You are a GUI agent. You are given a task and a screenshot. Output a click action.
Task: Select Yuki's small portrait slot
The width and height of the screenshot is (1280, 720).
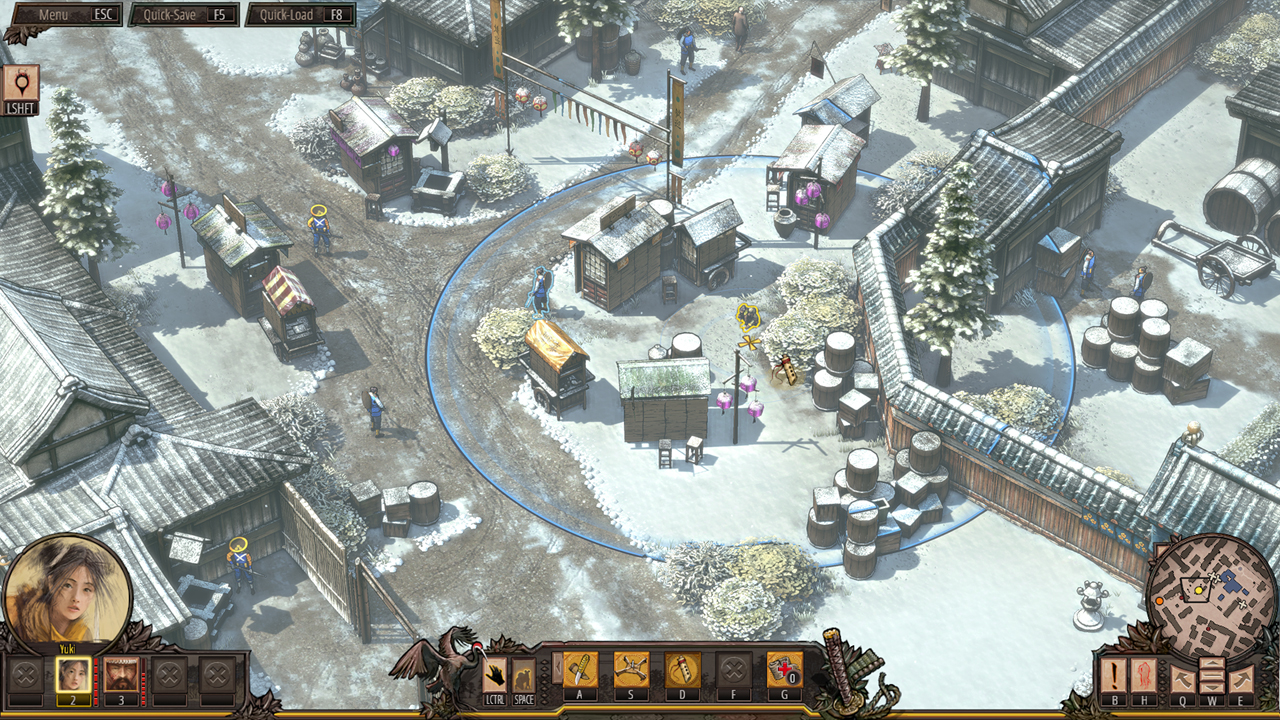(x=73, y=675)
